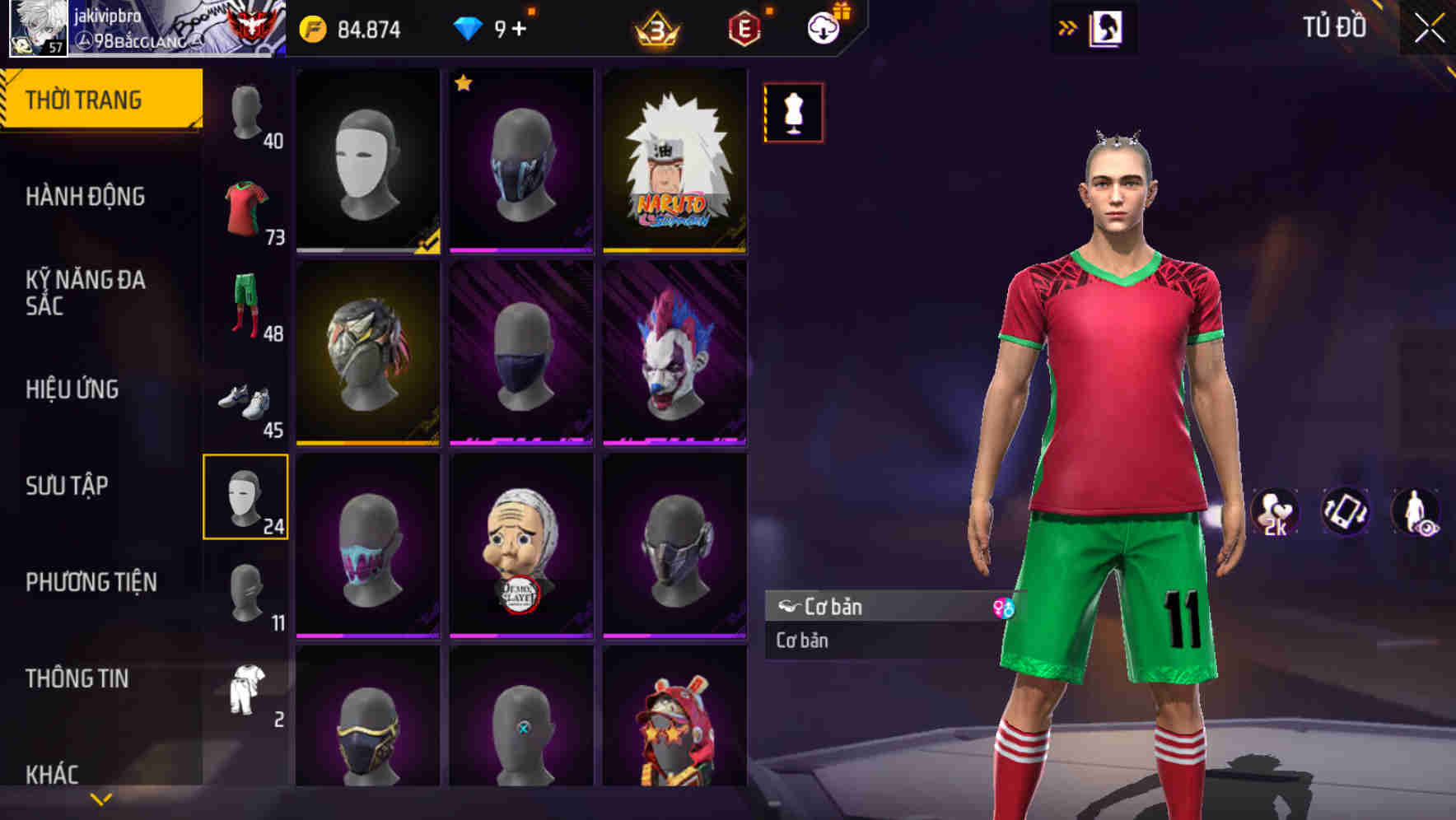Screen dimensions: 1456x820
Task: Select the mask category icon showing 24 items
Action: 246,498
